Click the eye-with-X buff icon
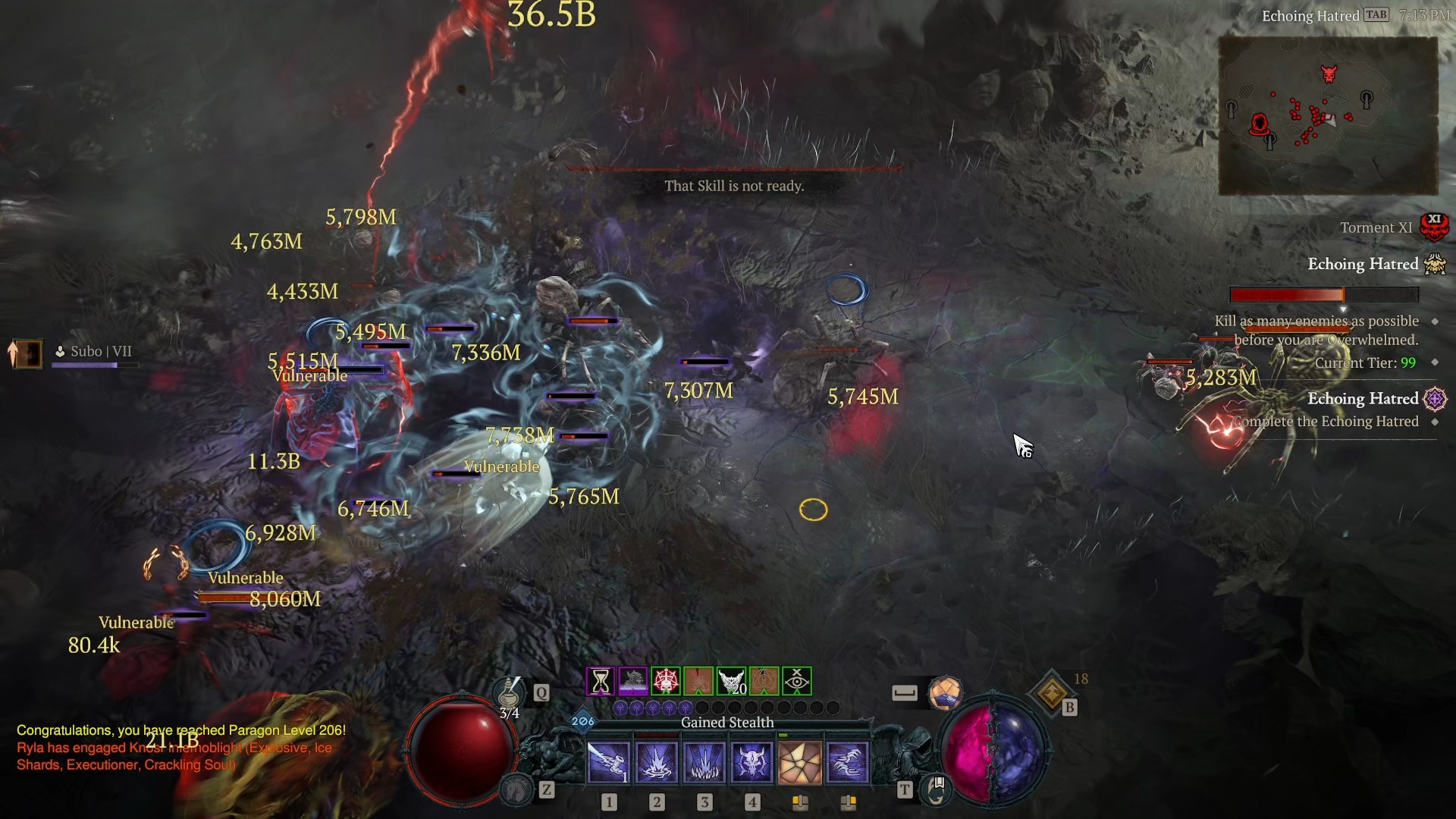This screenshot has width=1456, height=819. (x=795, y=682)
